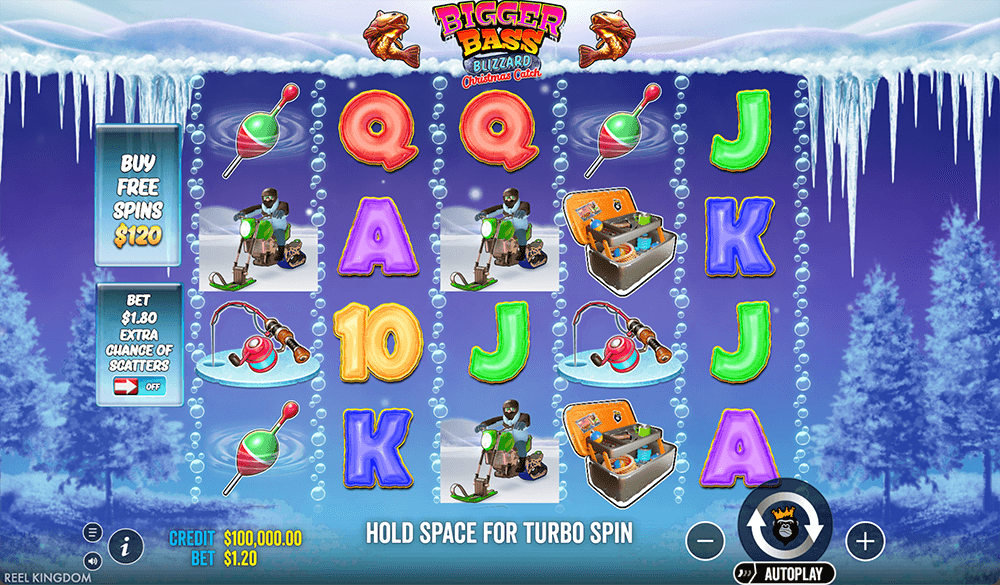This screenshot has width=1000, height=585.
Task: Click the Buy Free Spins $120 button
Action: pyautogui.click(x=138, y=196)
